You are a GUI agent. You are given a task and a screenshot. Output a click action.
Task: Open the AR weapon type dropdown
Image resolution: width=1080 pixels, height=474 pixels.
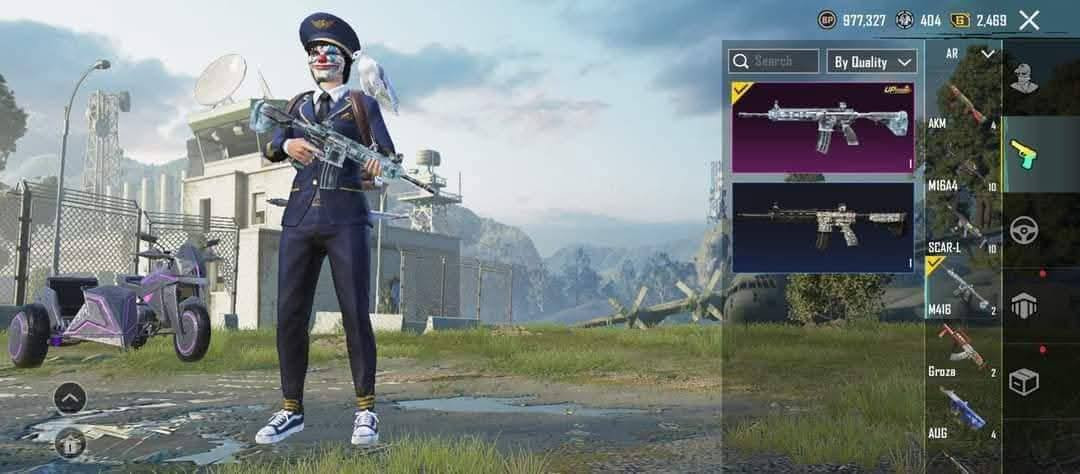coord(962,54)
